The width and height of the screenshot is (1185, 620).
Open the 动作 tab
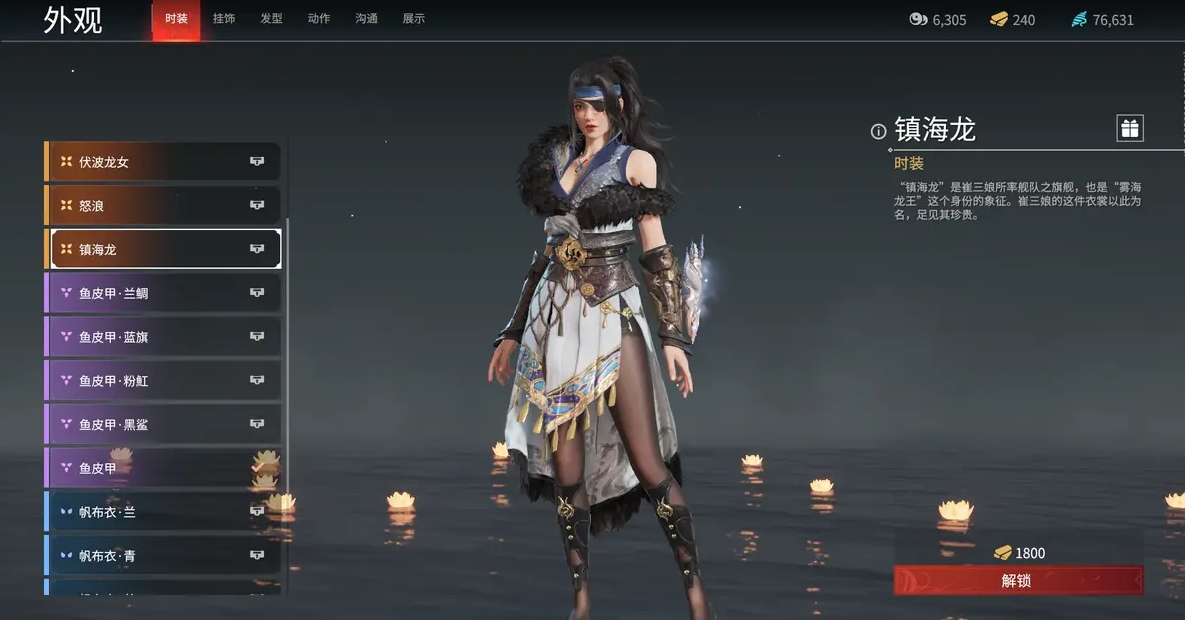point(319,19)
